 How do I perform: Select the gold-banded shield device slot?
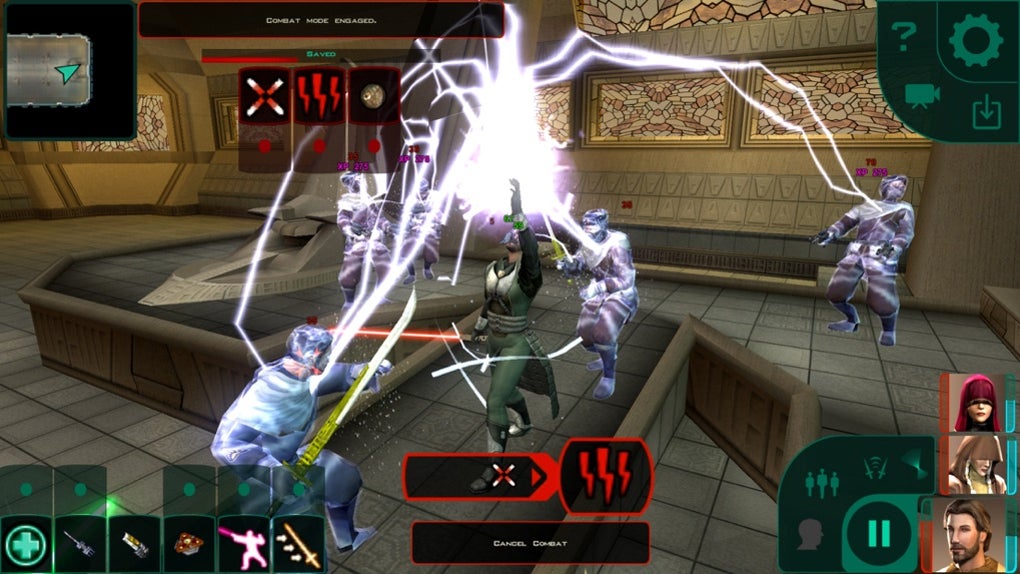pyautogui.click(x=134, y=545)
